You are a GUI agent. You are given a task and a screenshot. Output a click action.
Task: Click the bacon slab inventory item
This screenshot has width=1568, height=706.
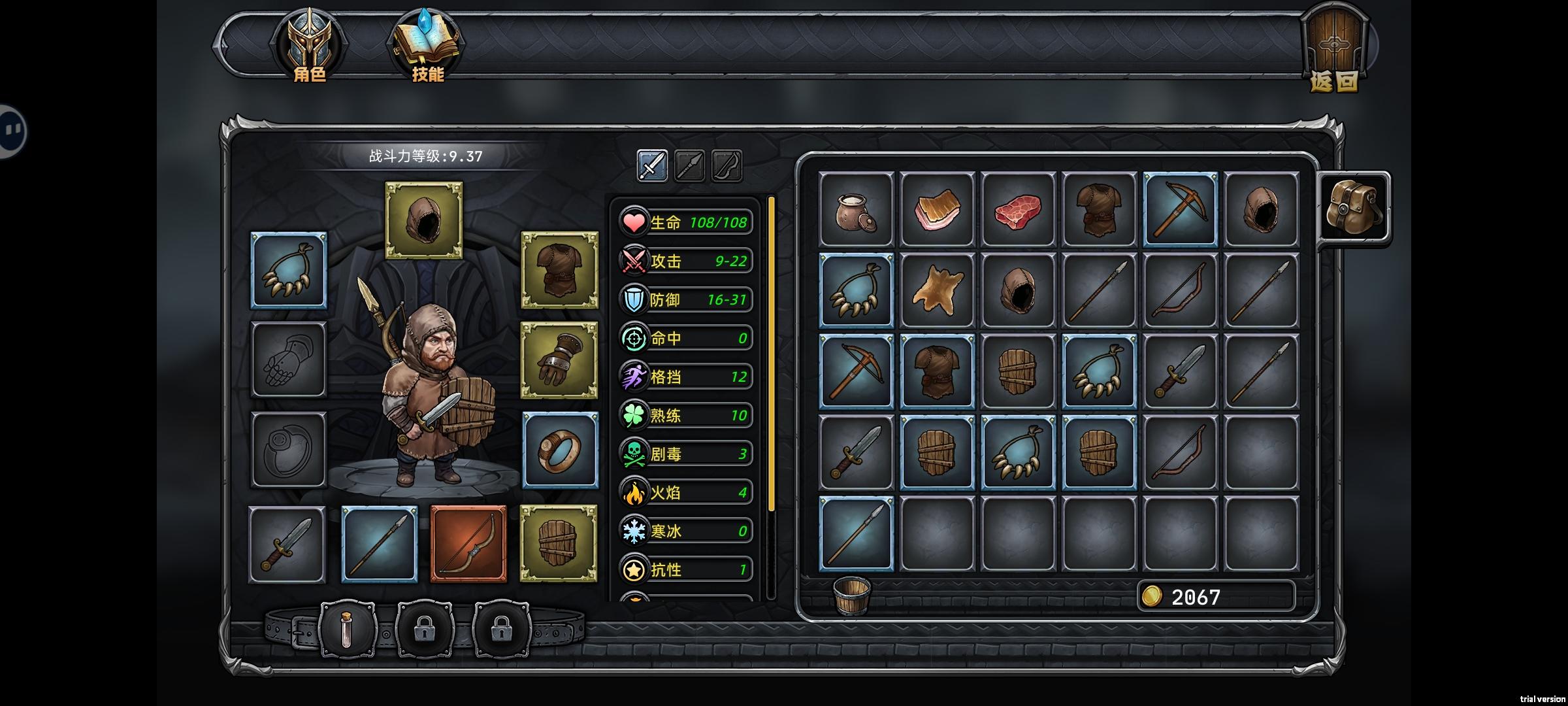(x=937, y=210)
